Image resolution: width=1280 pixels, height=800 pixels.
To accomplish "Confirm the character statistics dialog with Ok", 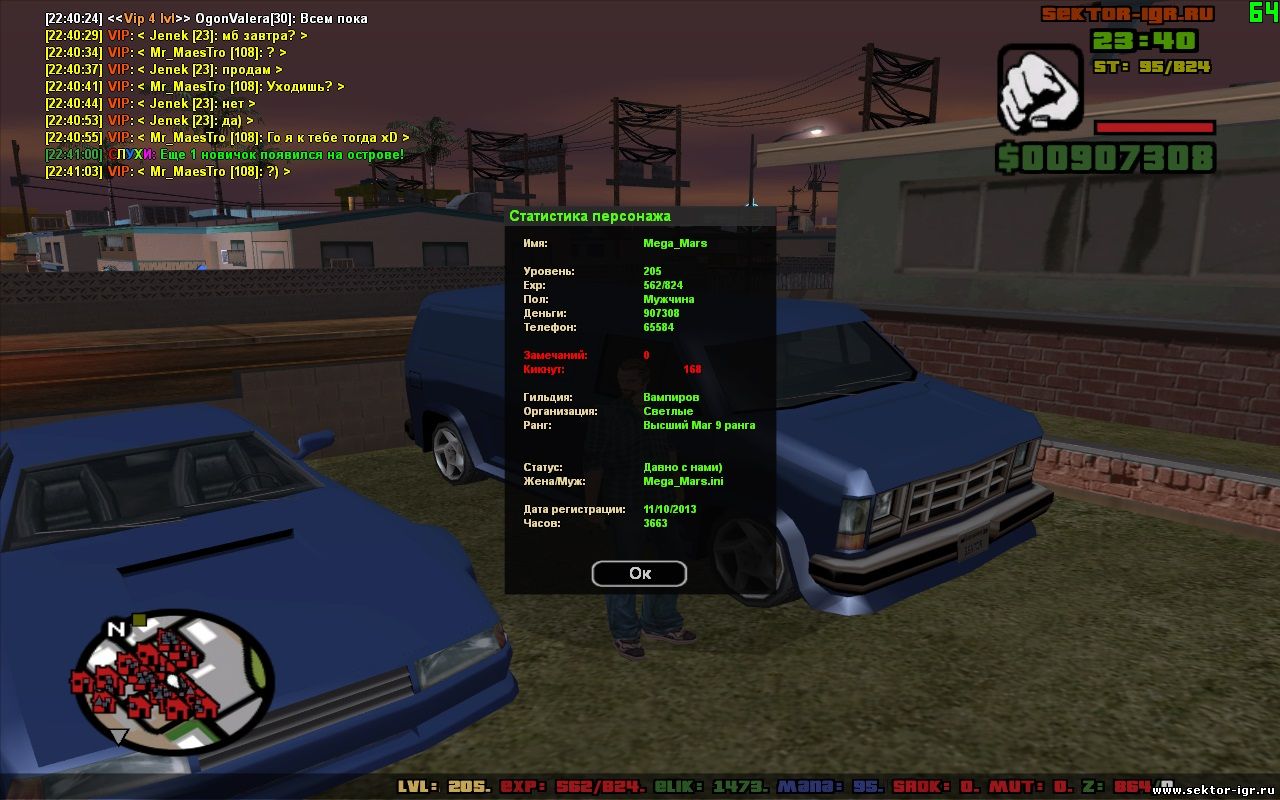I will point(639,573).
